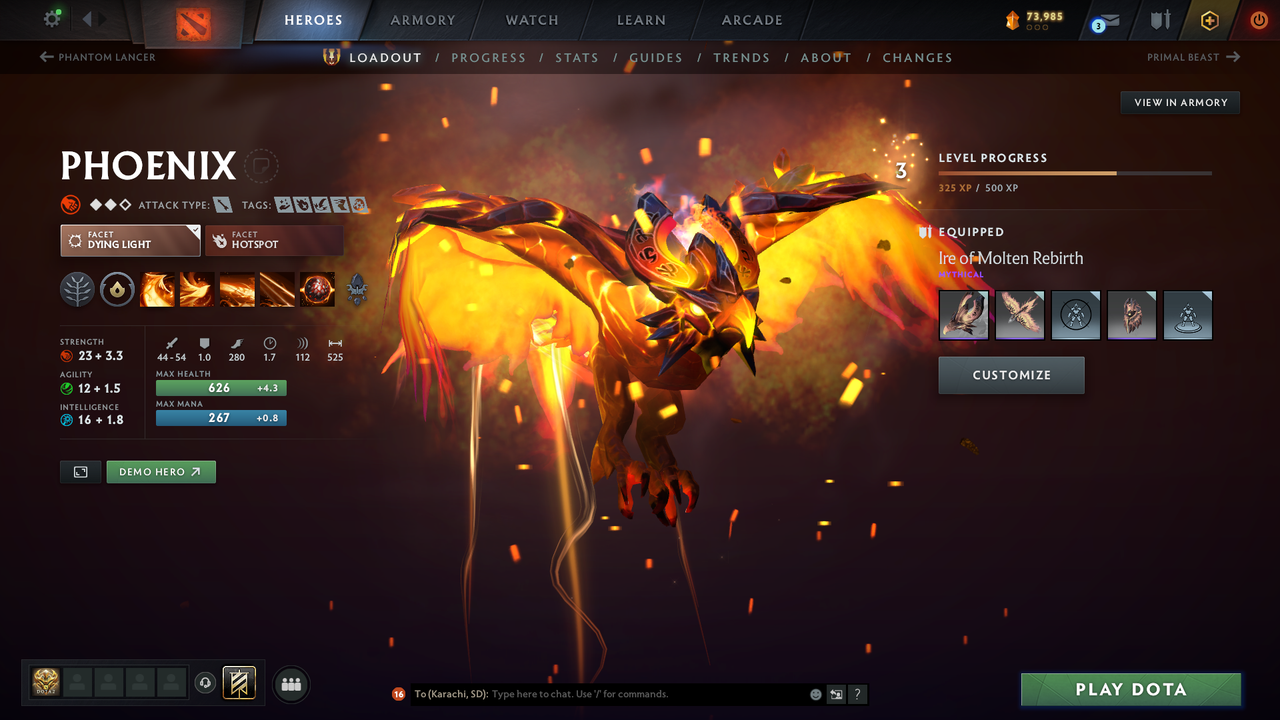The image size is (1280, 720).
Task: Toggle the melee attack type filter
Action: (x=221, y=204)
